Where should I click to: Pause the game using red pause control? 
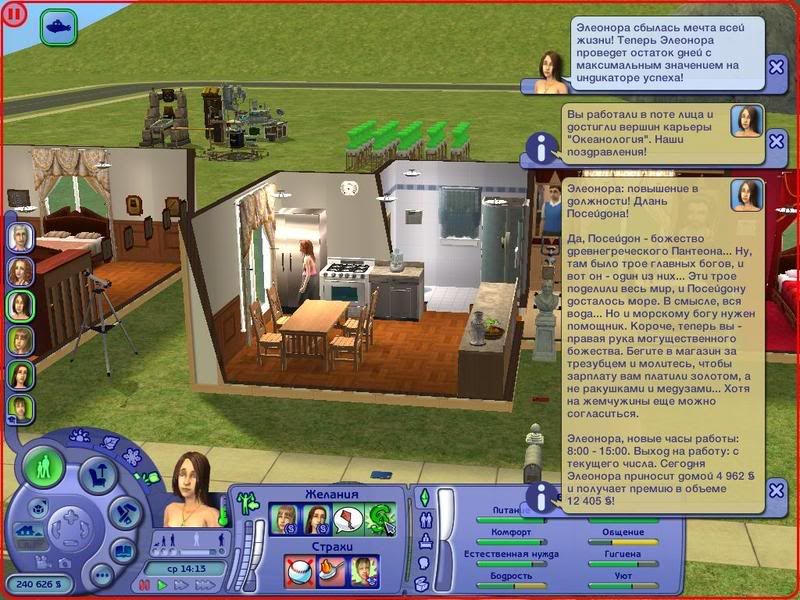point(146,583)
